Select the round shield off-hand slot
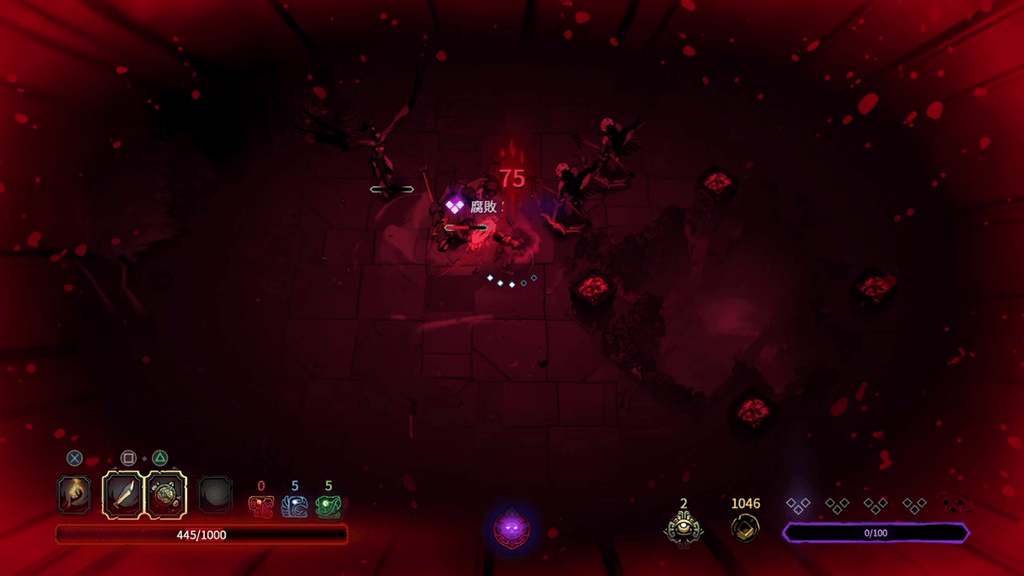This screenshot has height=576, width=1024. 167,494
